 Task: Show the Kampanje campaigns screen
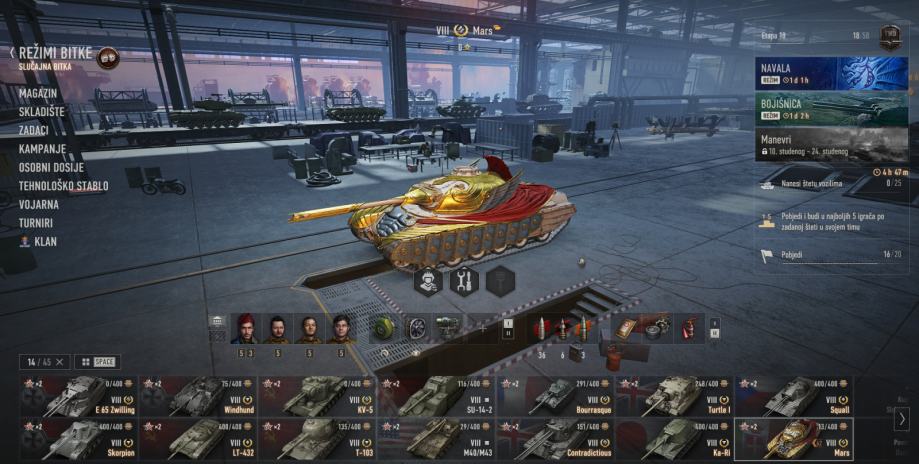click(x=42, y=149)
